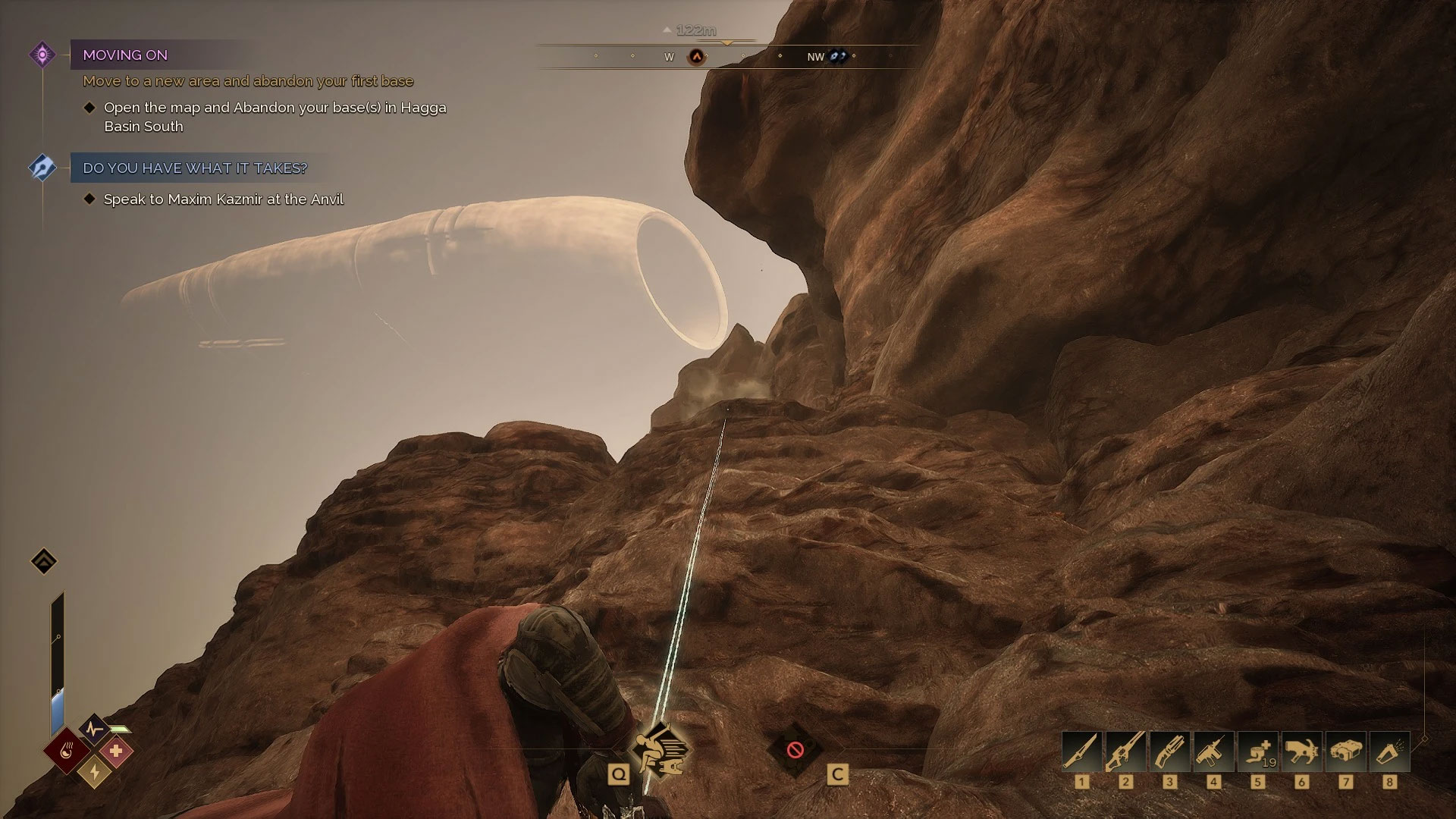Equip the binoculars in hotbar slot 7
Image resolution: width=1456 pixels, height=819 pixels.
[x=1345, y=752]
